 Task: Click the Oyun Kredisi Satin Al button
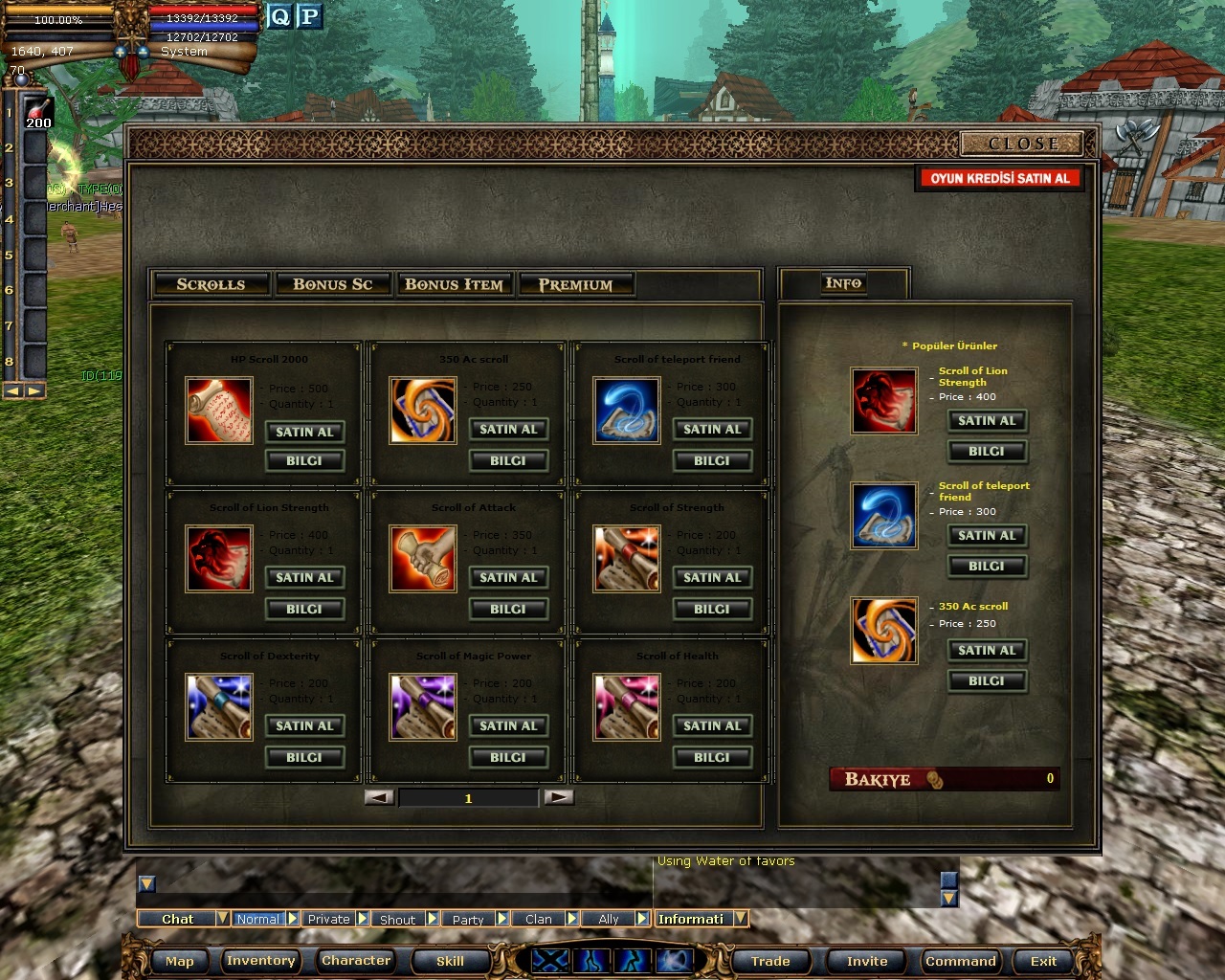coord(999,178)
